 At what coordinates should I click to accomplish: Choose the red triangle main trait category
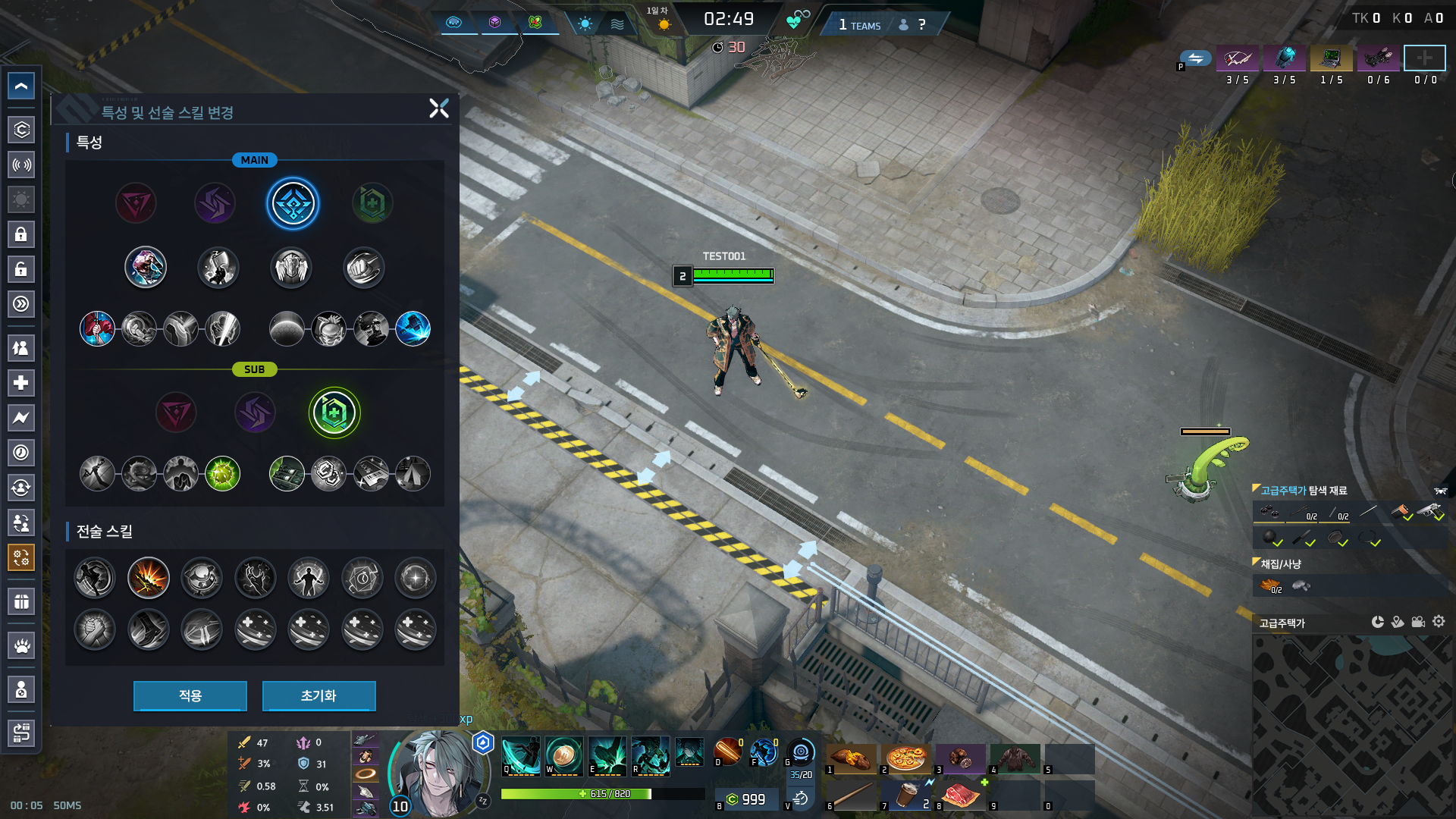[x=136, y=203]
